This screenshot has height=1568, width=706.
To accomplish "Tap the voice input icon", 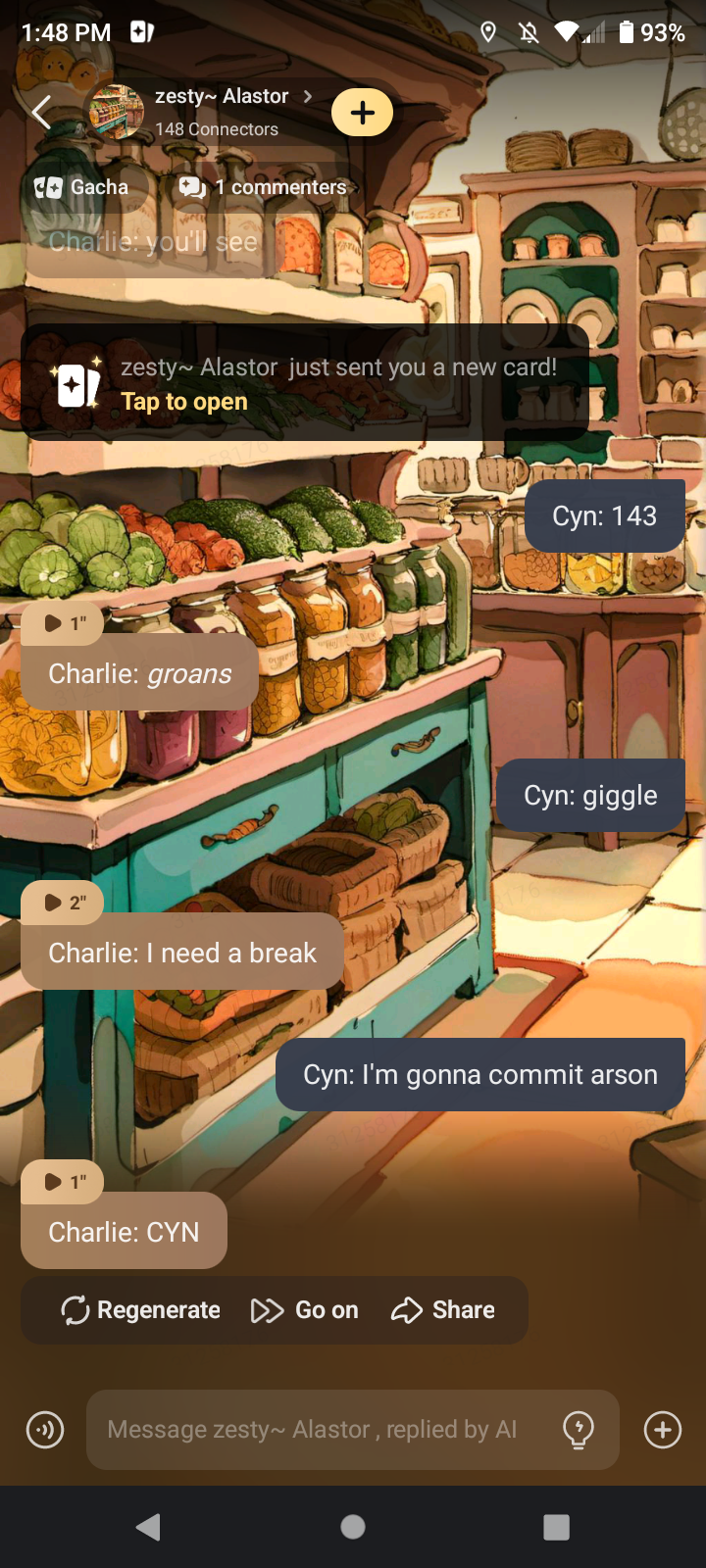I will coord(45,1430).
